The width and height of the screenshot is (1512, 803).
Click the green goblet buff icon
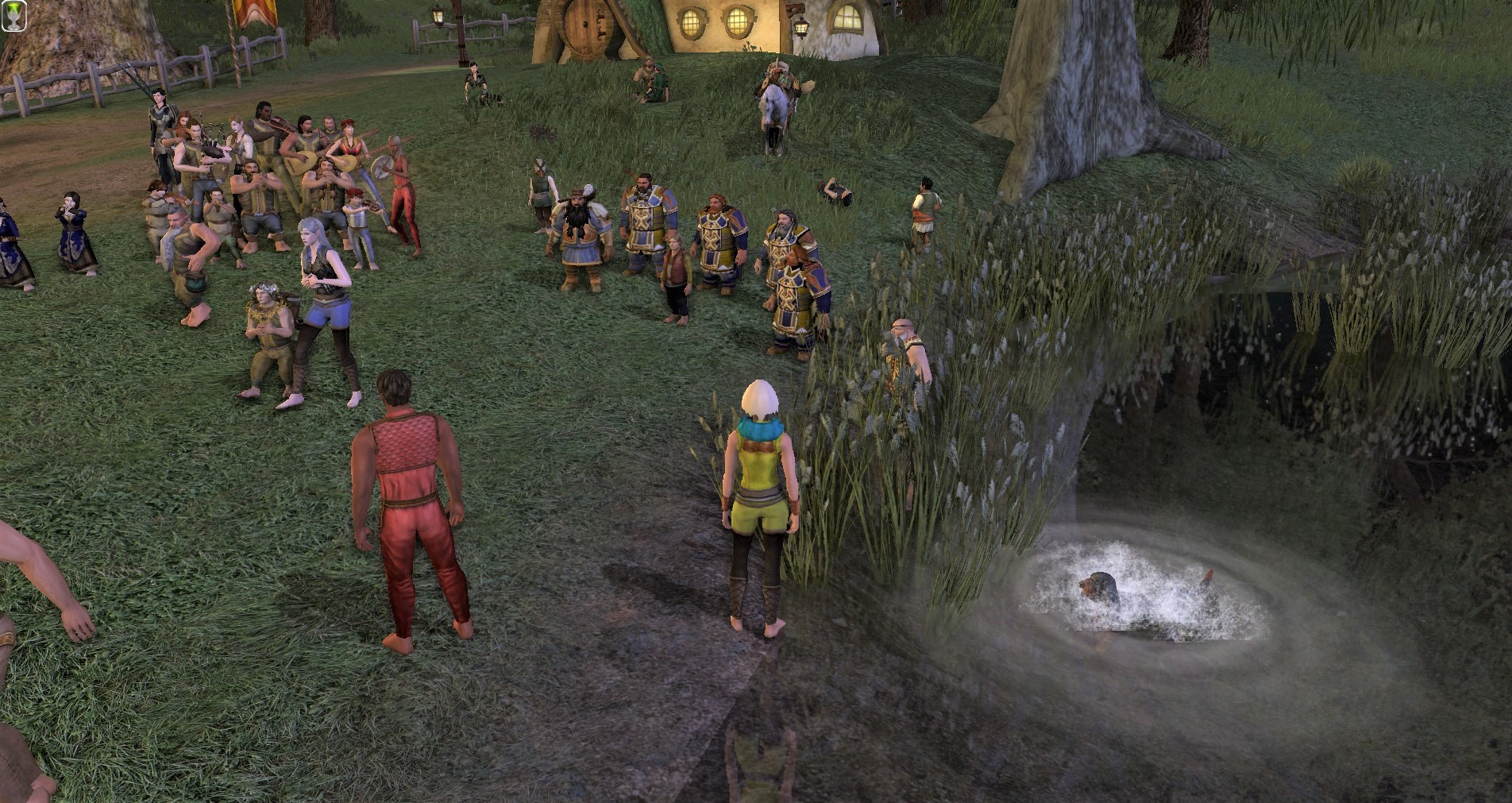(x=14, y=15)
